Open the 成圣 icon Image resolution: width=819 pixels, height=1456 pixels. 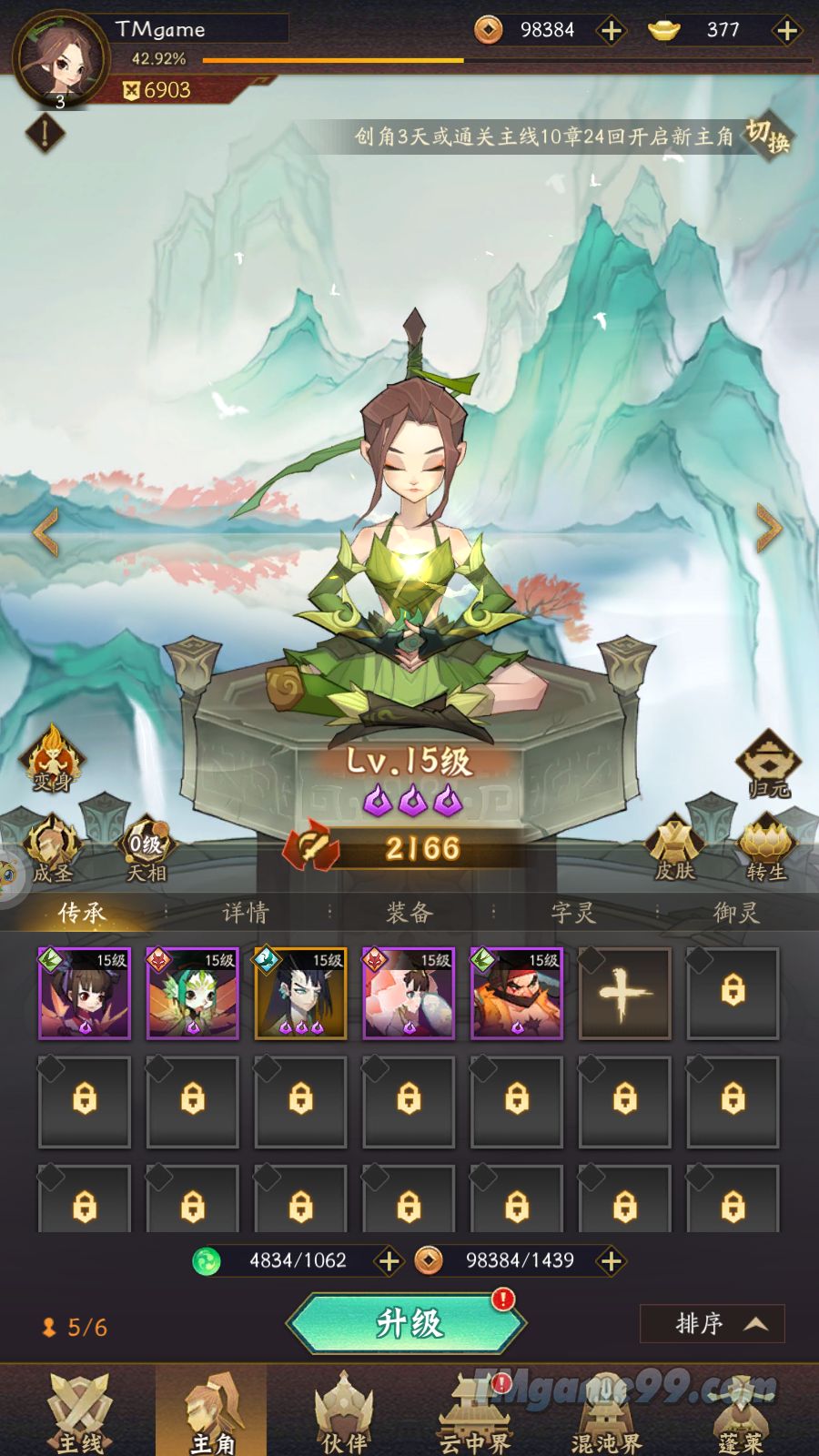(52, 848)
